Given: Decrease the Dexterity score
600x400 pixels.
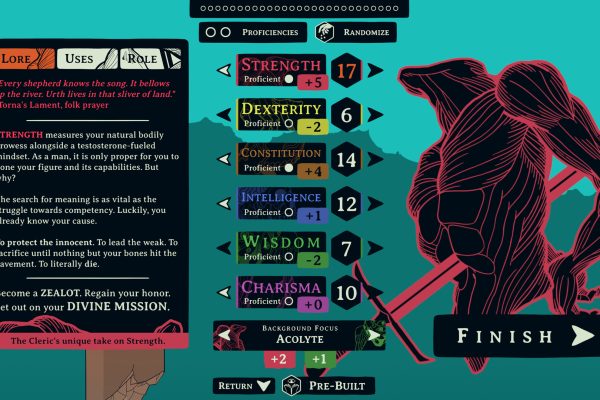Looking at the screenshot, I should coord(224,115).
